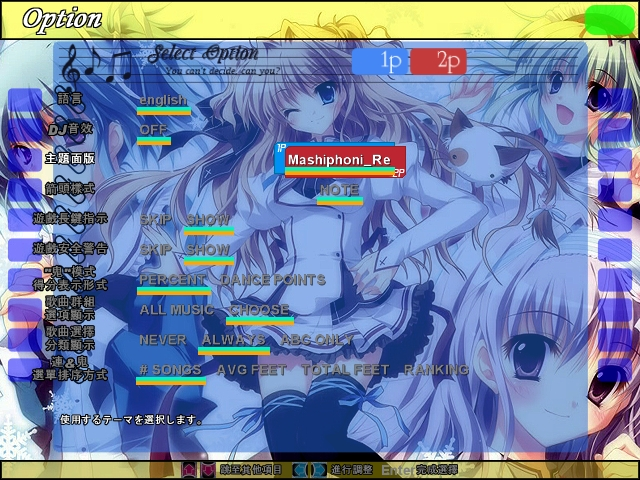Sort the menu by # SONGS
The width and height of the screenshot is (640, 480).
[x=170, y=370]
